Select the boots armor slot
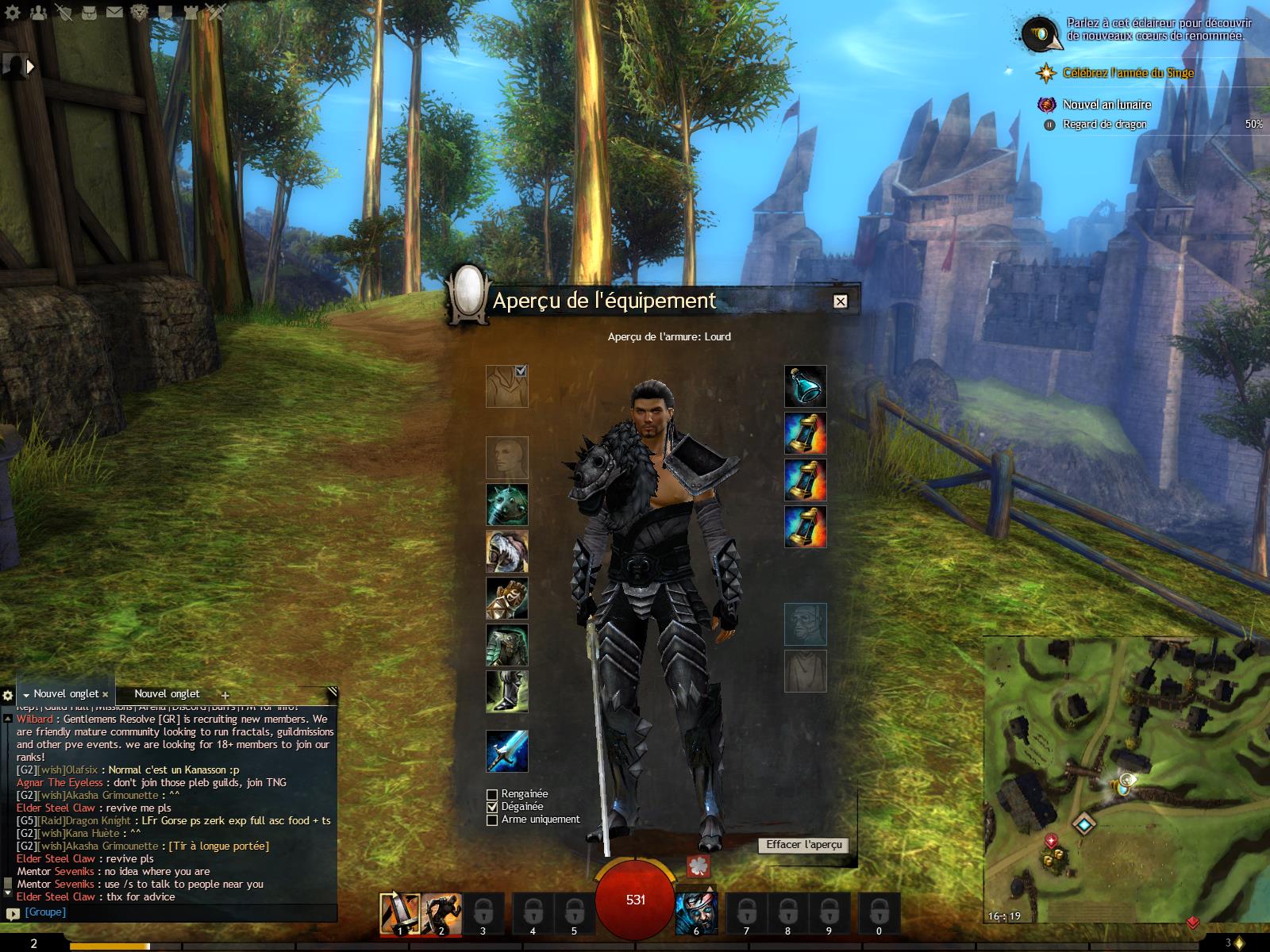Image resolution: width=1270 pixels, height=952 pixels. [506, 692]
